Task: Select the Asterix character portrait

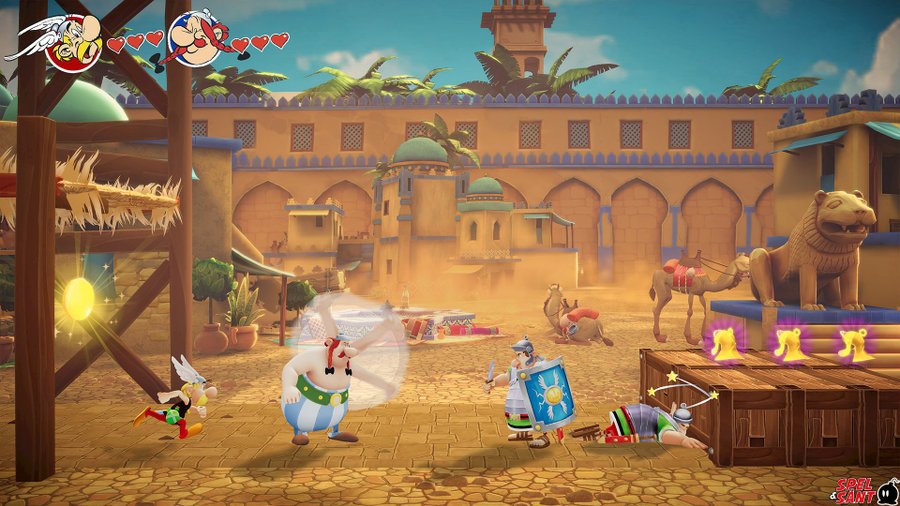Action: [70, 40]
